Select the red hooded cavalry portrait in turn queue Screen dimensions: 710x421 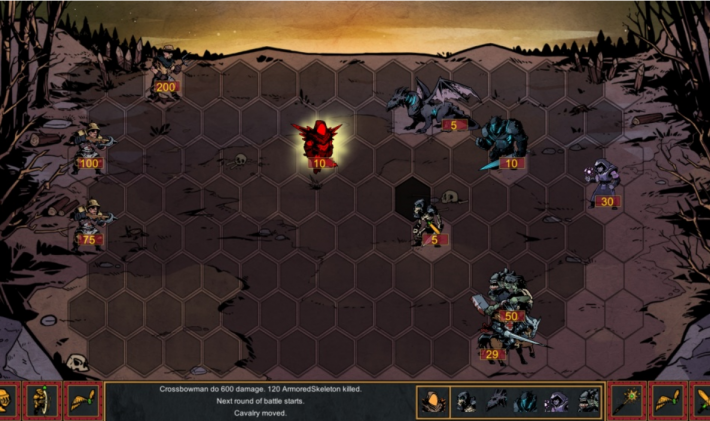pyautogui.click(x=432, y=402)
